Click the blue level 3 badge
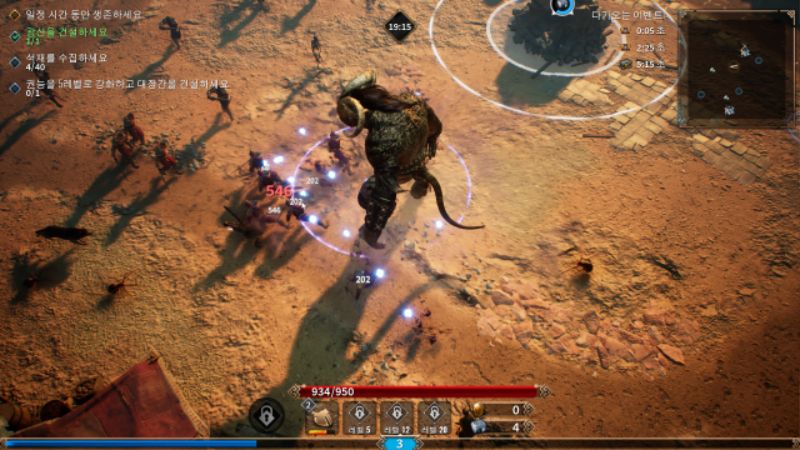The image size is (800, 450). coord(399,444)
